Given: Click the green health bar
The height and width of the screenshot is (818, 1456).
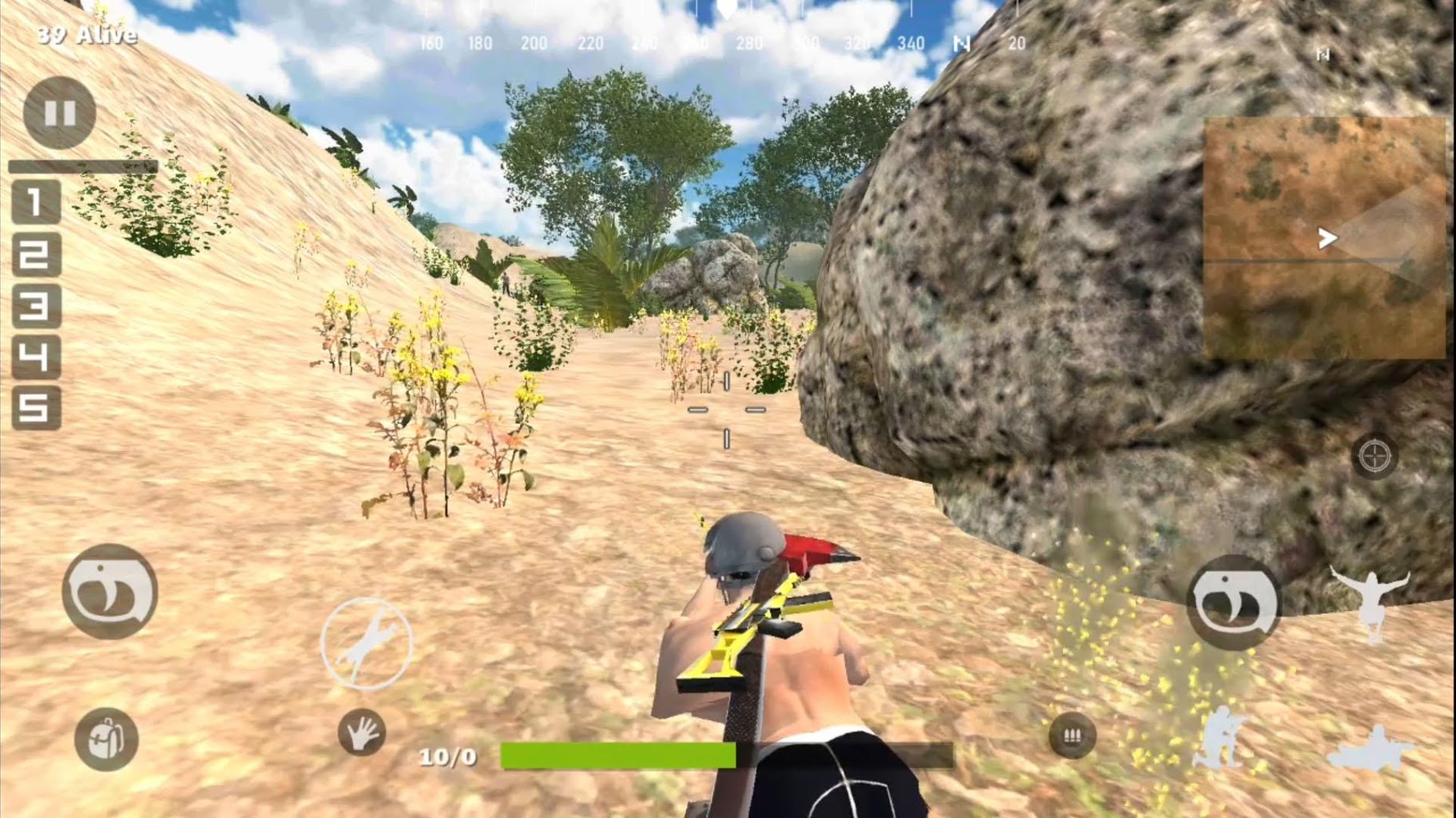Looking at the screenshot, I should pos(616,754).
